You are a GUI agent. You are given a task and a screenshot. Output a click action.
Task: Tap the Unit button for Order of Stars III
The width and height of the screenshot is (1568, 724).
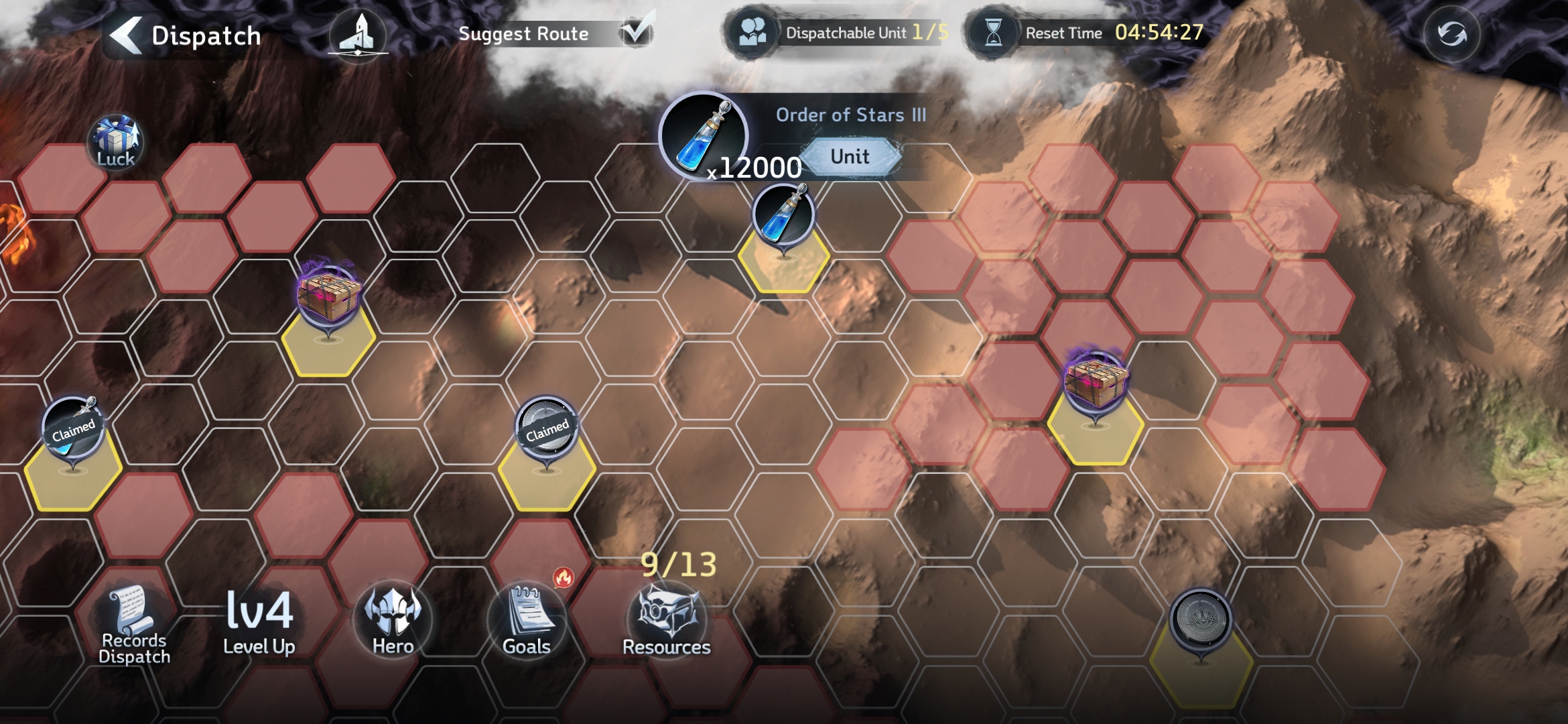[x=850, y=157]
